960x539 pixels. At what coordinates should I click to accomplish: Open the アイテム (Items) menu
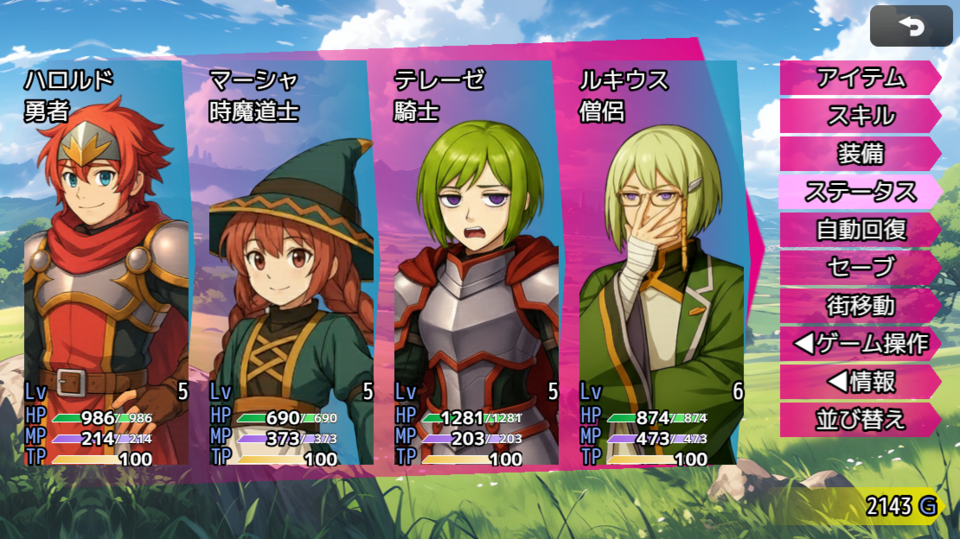[860, 77]
